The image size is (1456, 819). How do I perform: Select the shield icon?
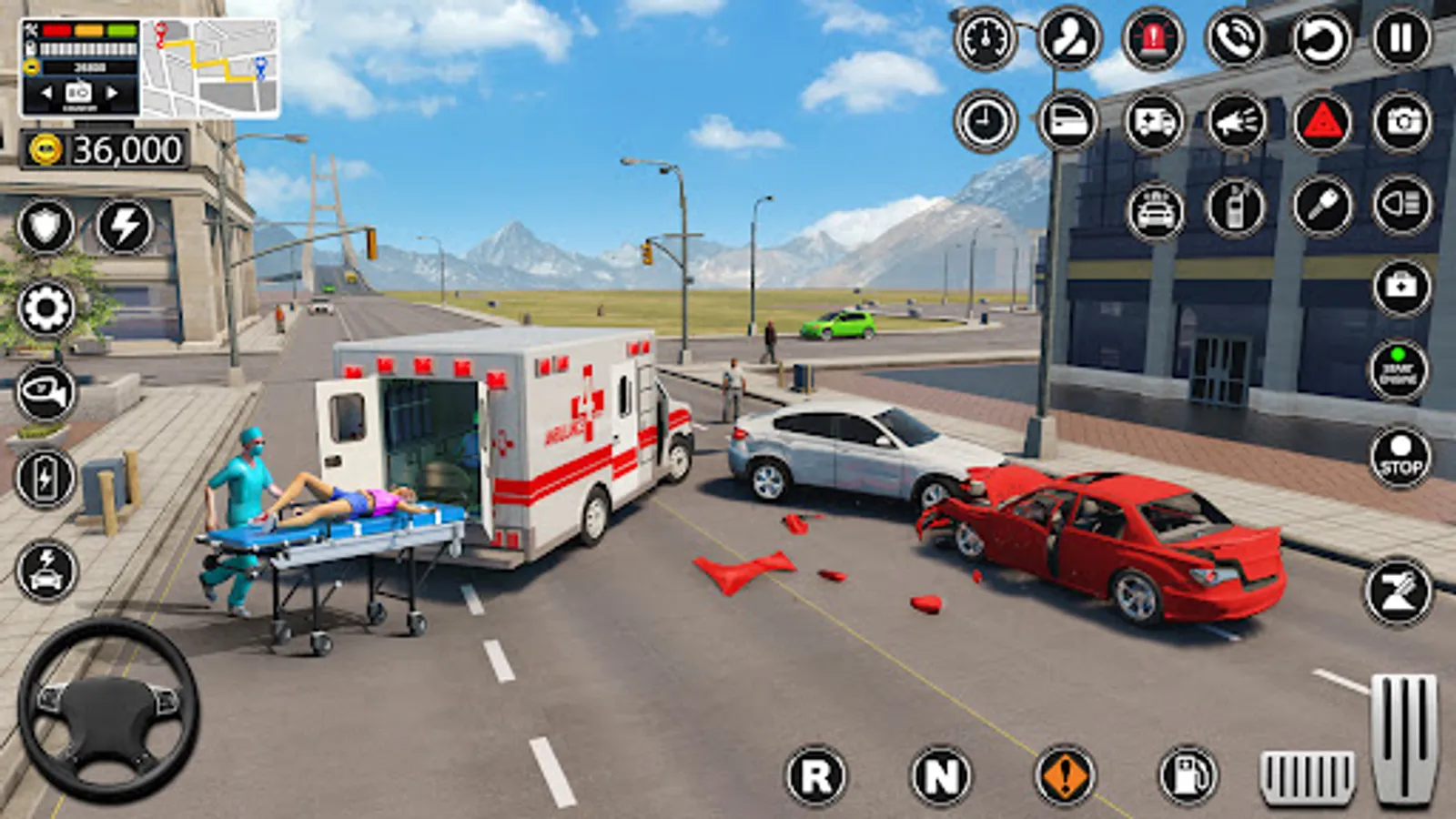[45, 226]
